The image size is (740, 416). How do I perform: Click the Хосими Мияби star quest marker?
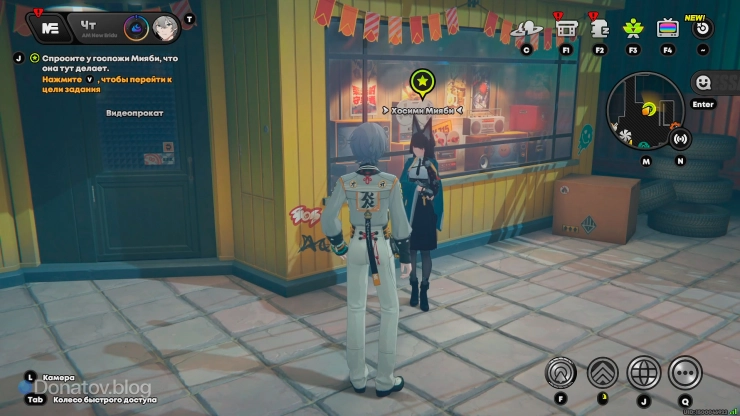point(423,82)
